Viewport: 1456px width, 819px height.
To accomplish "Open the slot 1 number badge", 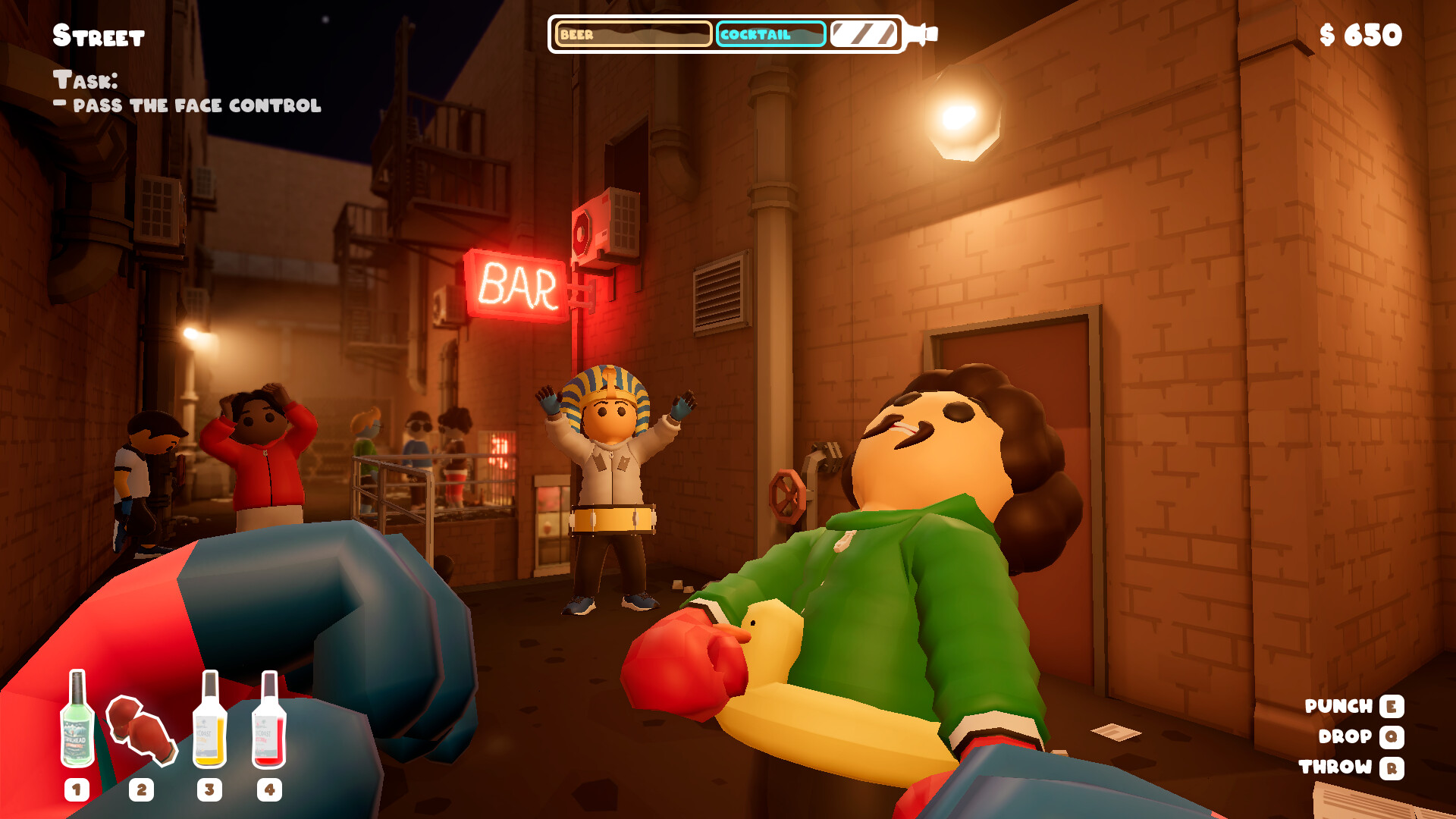I will click(76, 790).
